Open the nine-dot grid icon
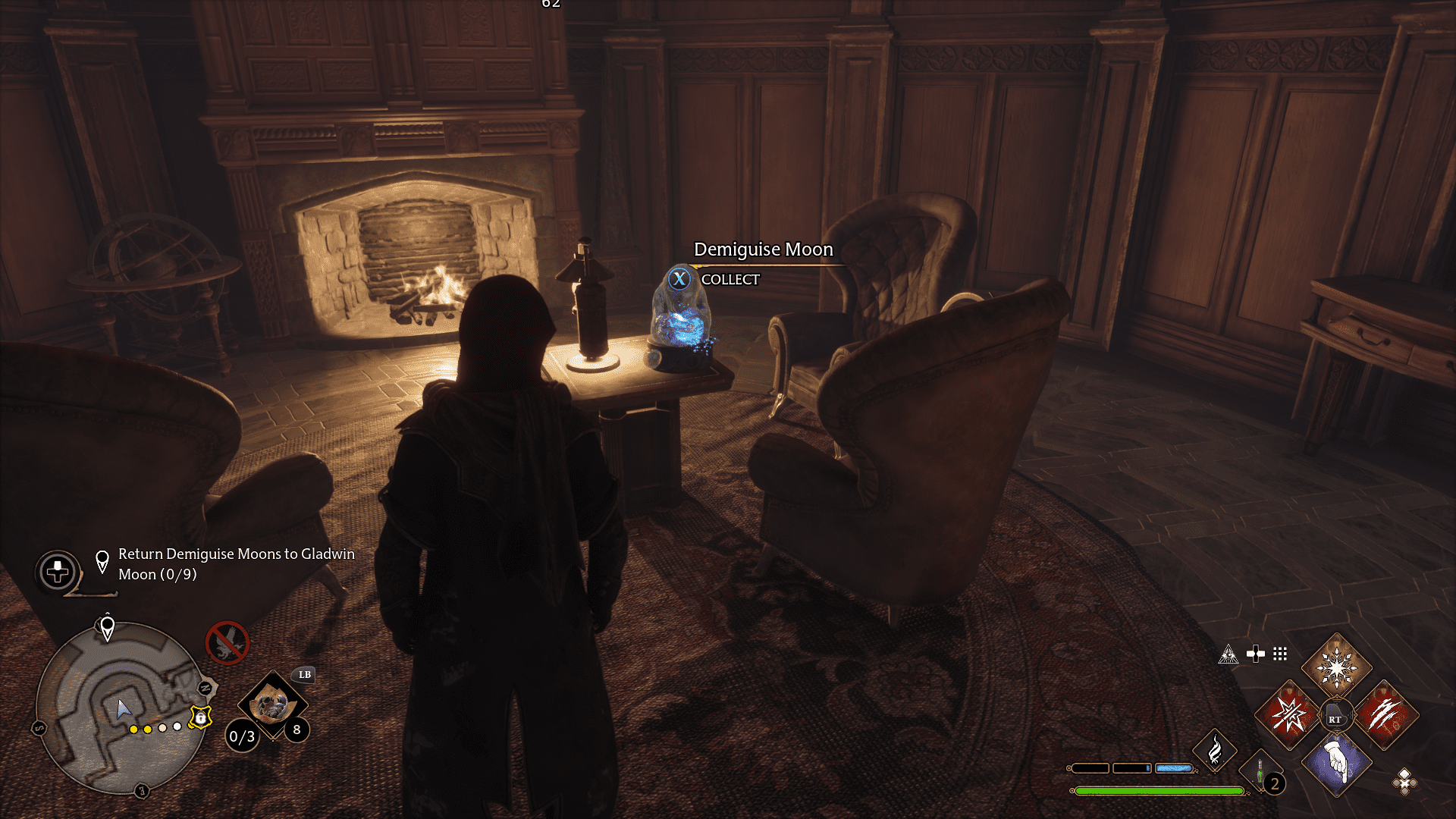1456x819 pixels. coord(1280,654)
